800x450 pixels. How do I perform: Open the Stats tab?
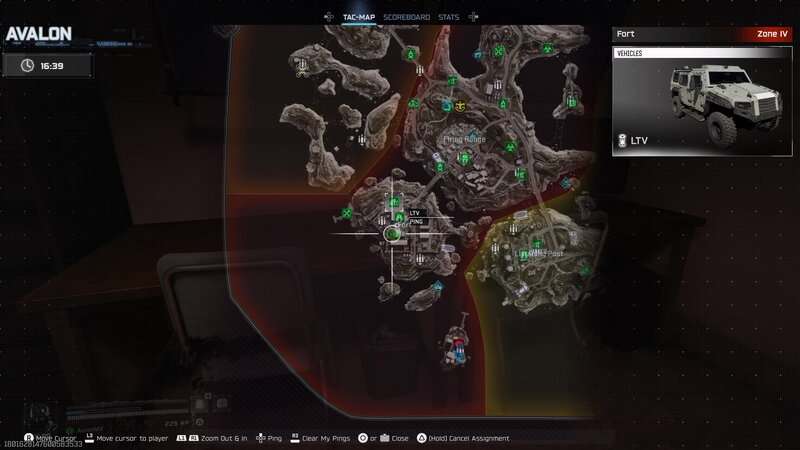click(x=448, y=17)
